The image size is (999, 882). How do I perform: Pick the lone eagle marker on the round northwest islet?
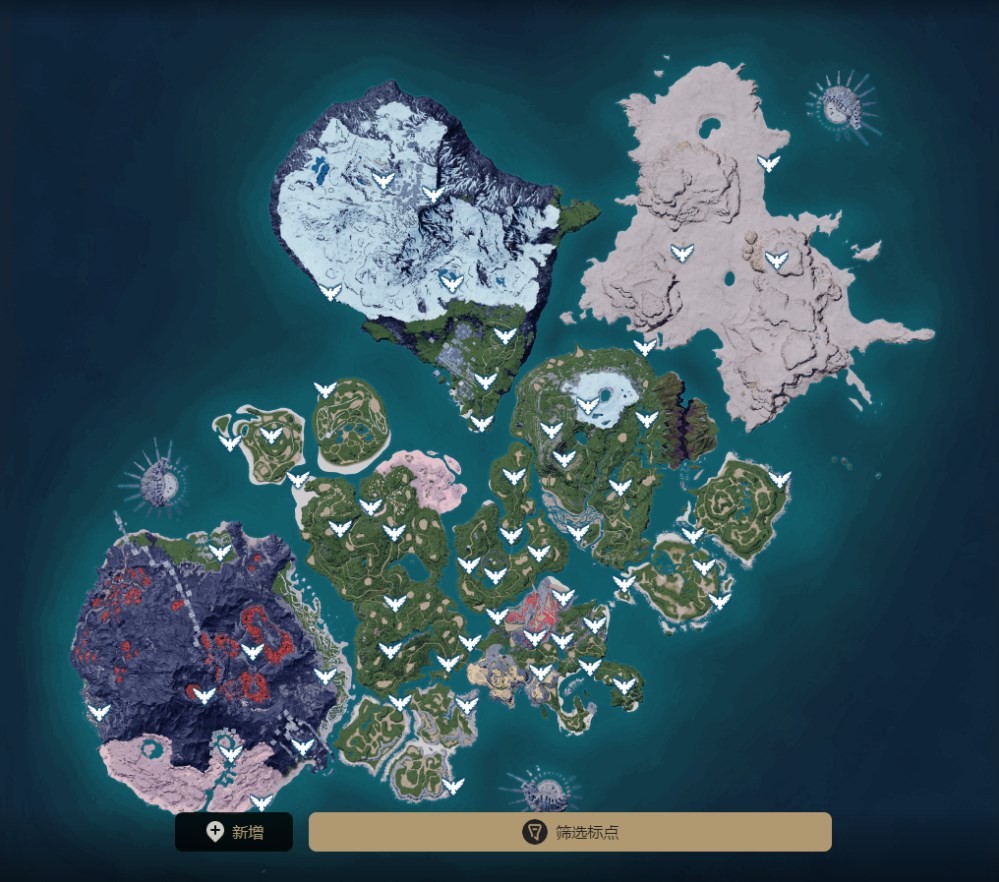(325, 389)
